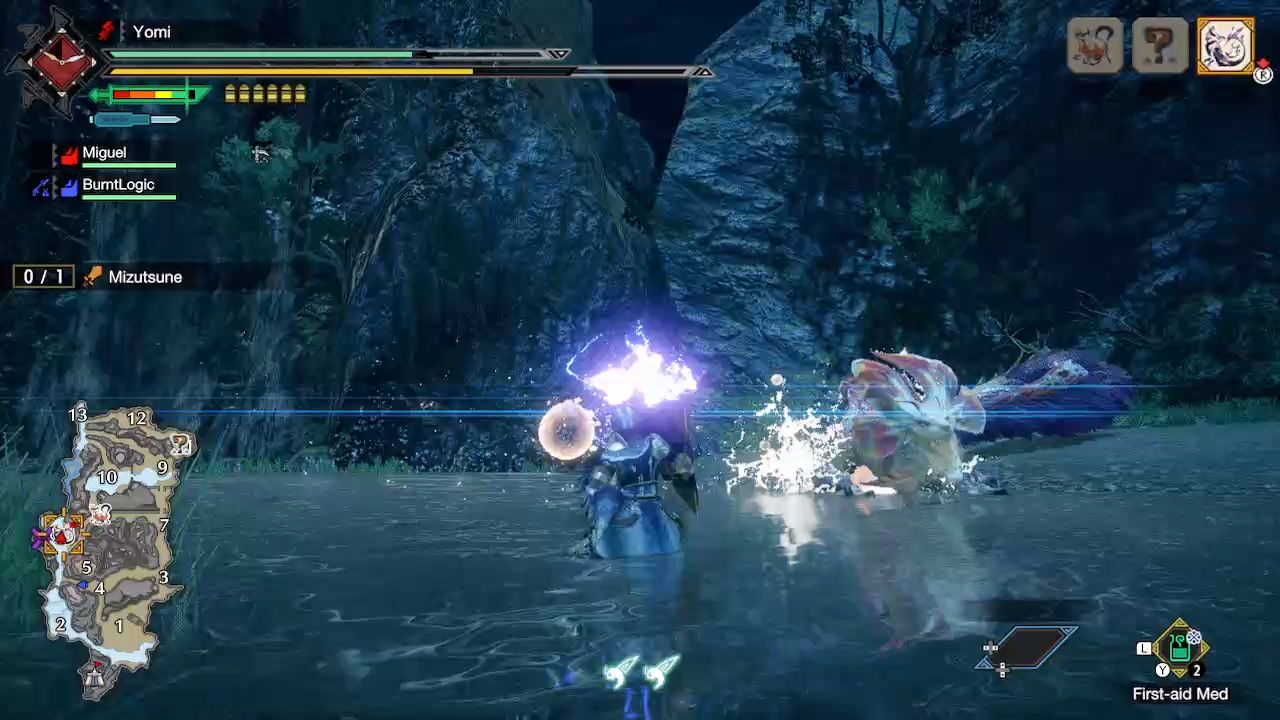Select the base camp tent icon on minimap

[x=93, y=678]
